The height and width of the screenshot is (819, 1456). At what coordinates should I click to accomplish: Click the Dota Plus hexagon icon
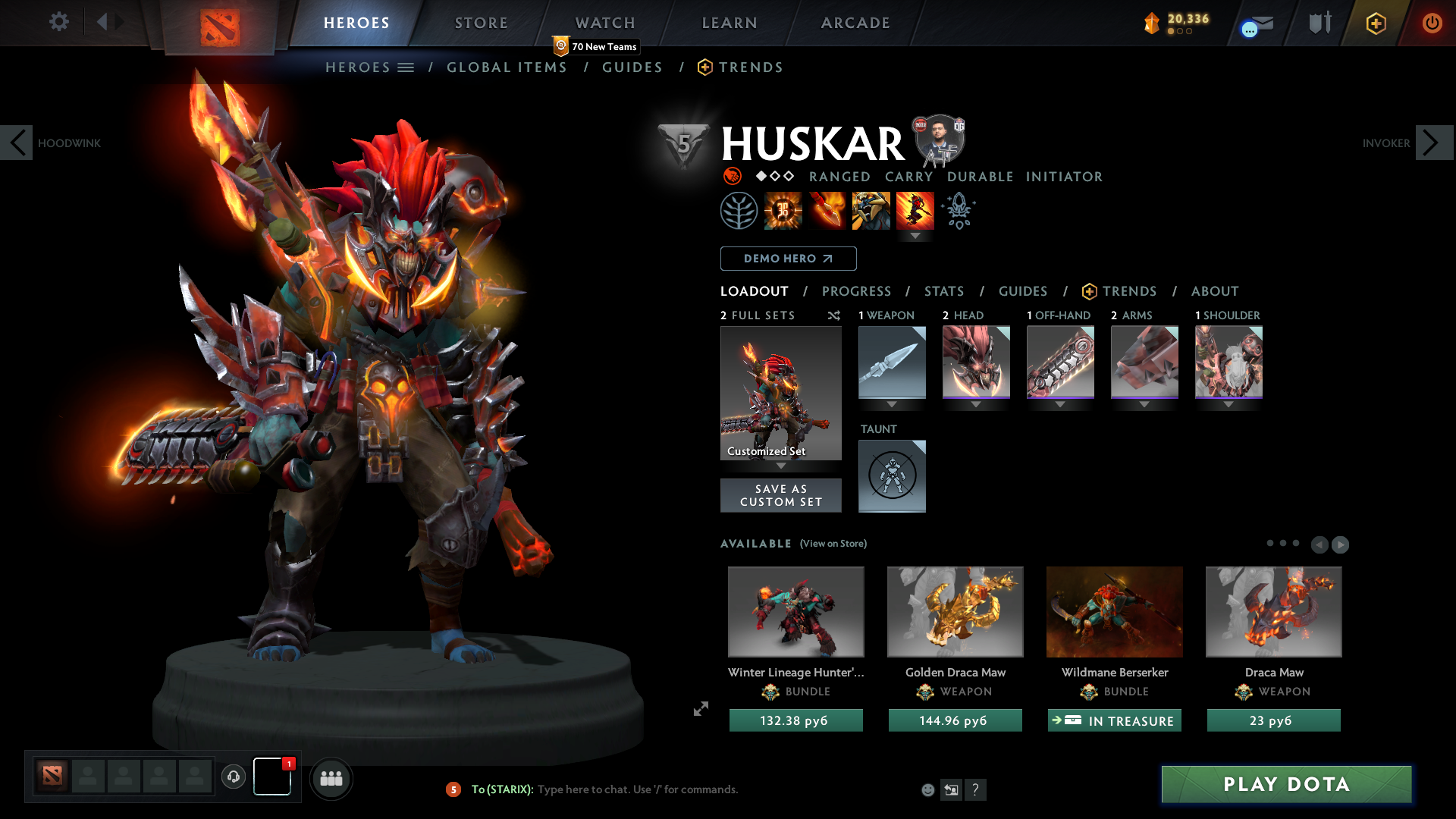pyautogui.click(x=1376, y=23)
